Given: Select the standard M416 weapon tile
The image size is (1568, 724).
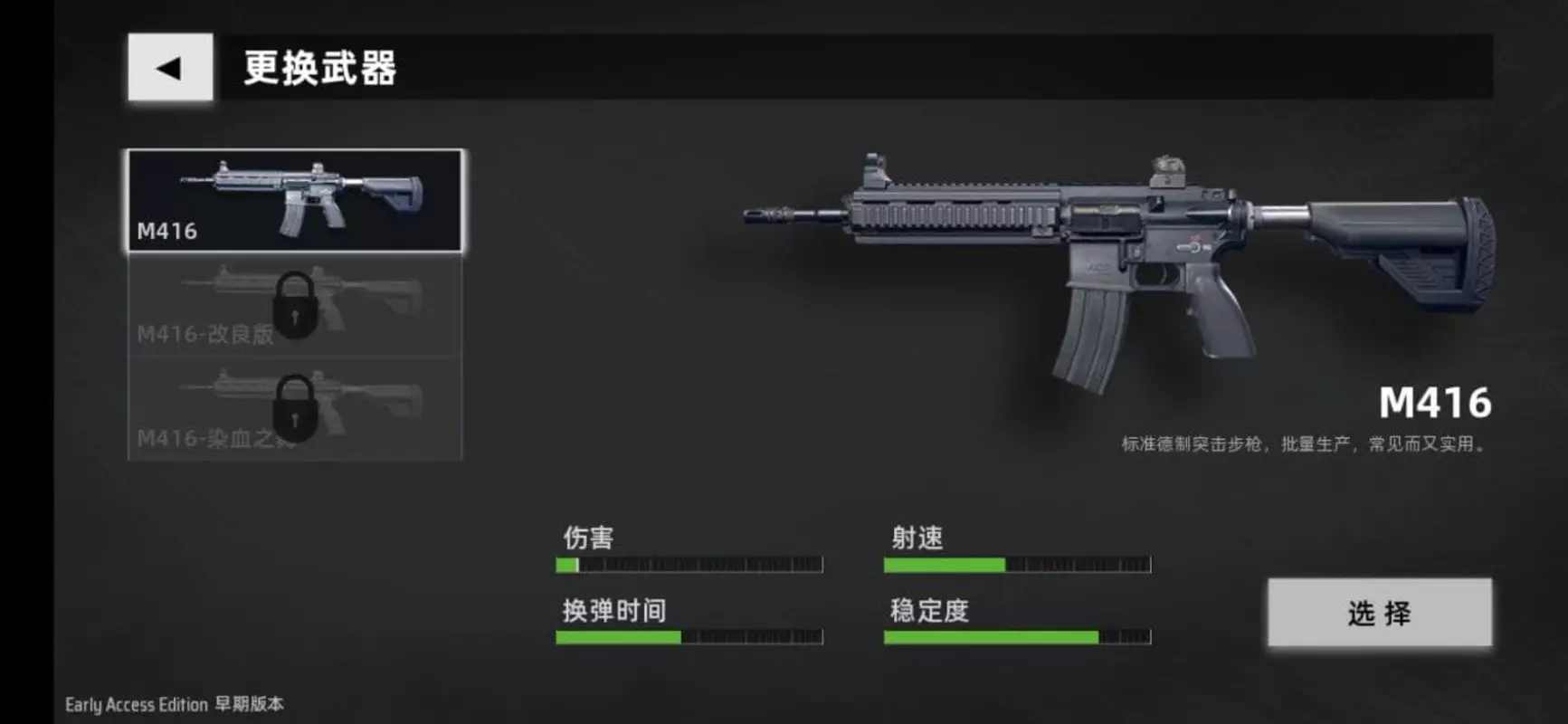Looking at the screenshot, I should [x=295, y=200].
